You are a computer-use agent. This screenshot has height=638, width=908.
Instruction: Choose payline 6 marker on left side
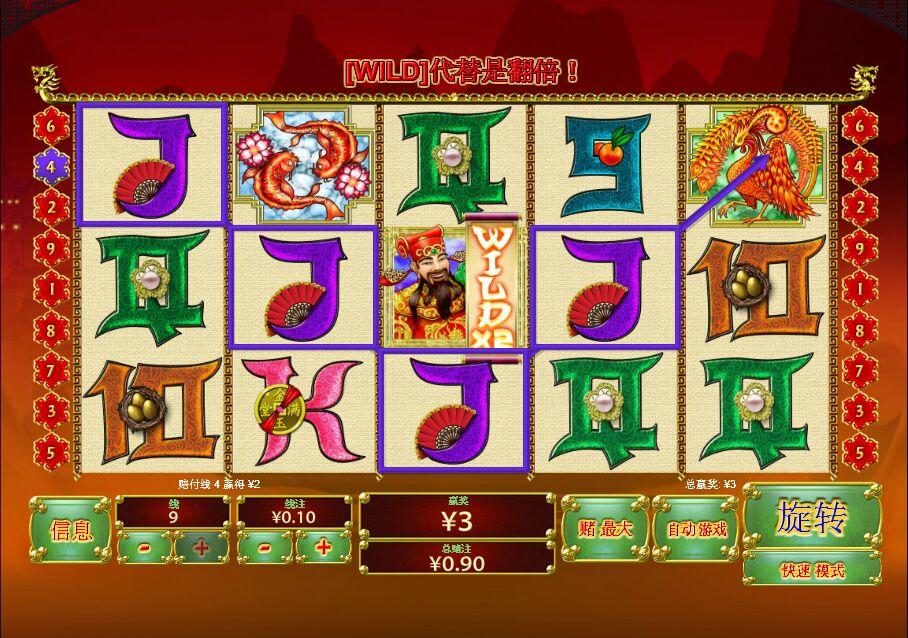[51, 127]
